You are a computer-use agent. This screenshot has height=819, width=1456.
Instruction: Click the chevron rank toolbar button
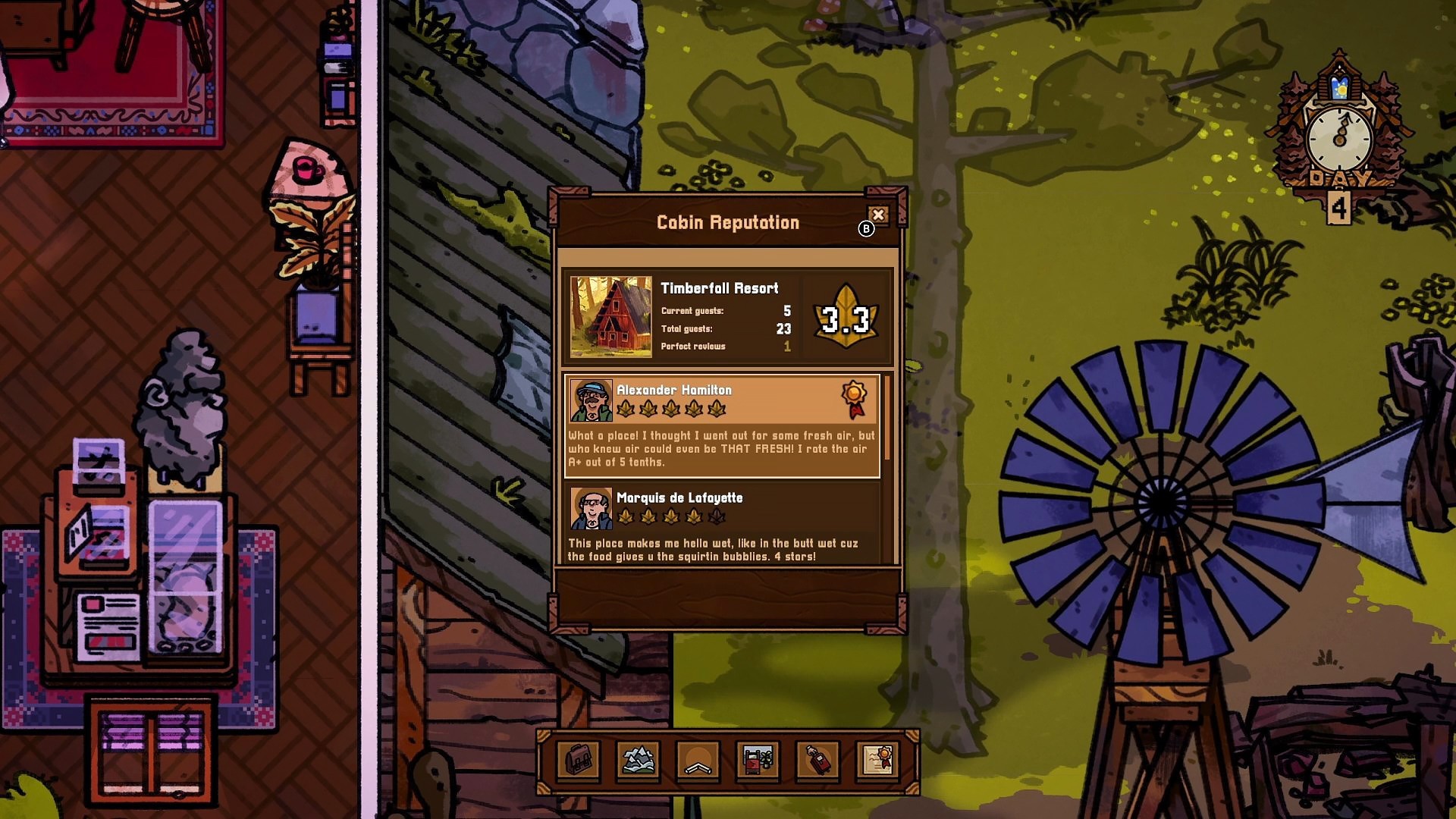click(698, 760)
